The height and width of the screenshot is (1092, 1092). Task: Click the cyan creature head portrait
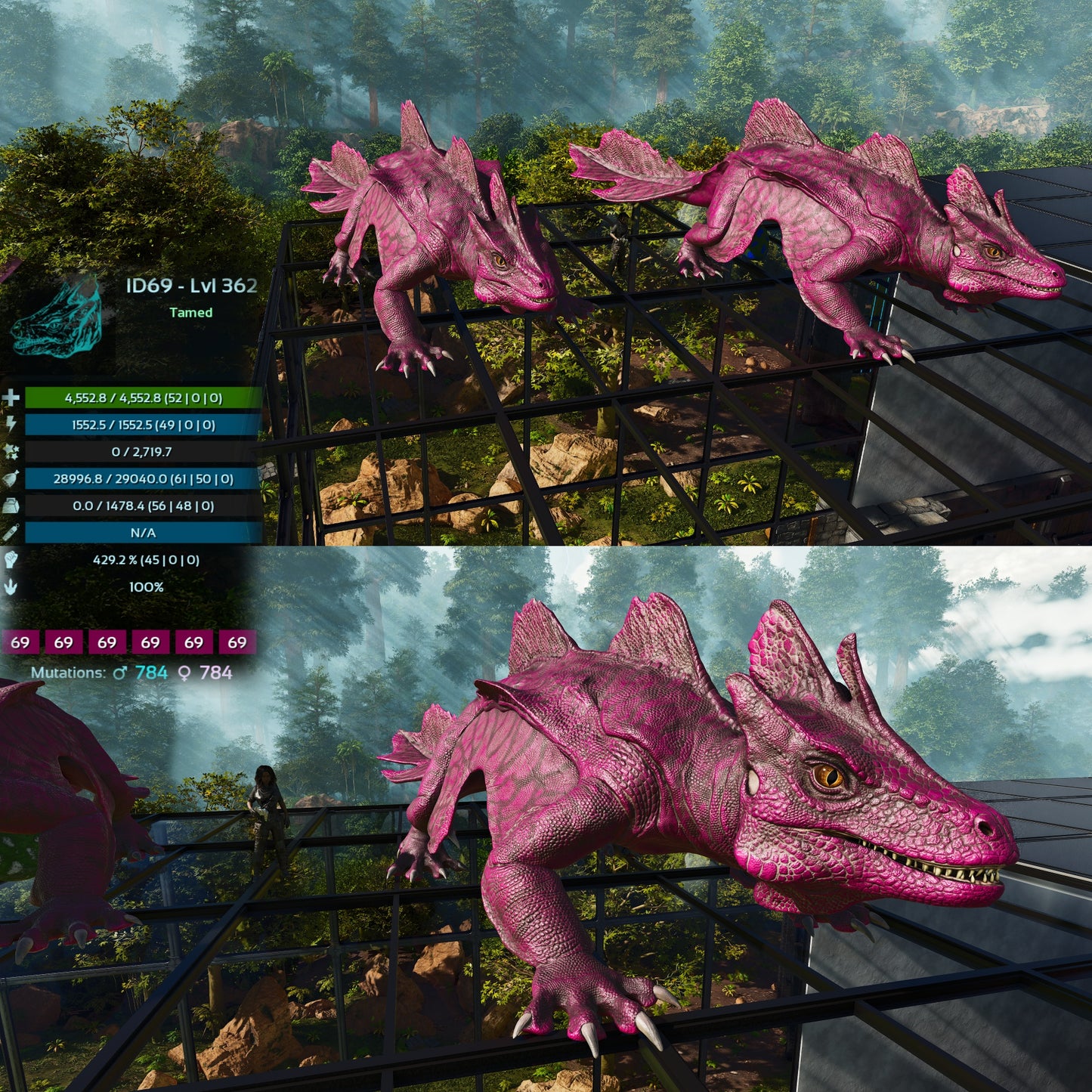click(x=57, y=317)
